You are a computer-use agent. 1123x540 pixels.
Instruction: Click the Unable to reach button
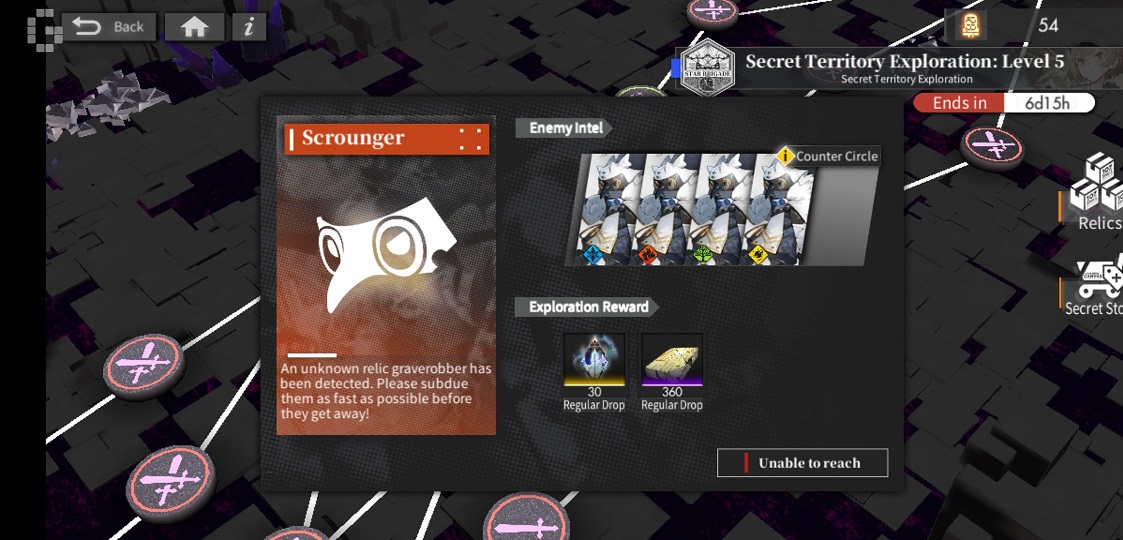pyautogui.click(x=802, y=463)
